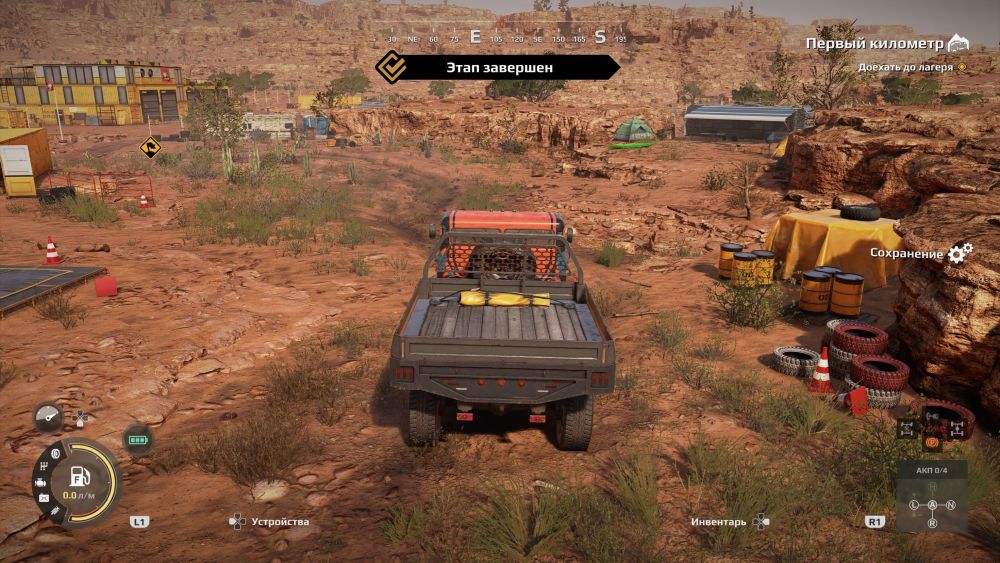
Task: Shift the gearbox to N
Action: [x=950, y=505]
